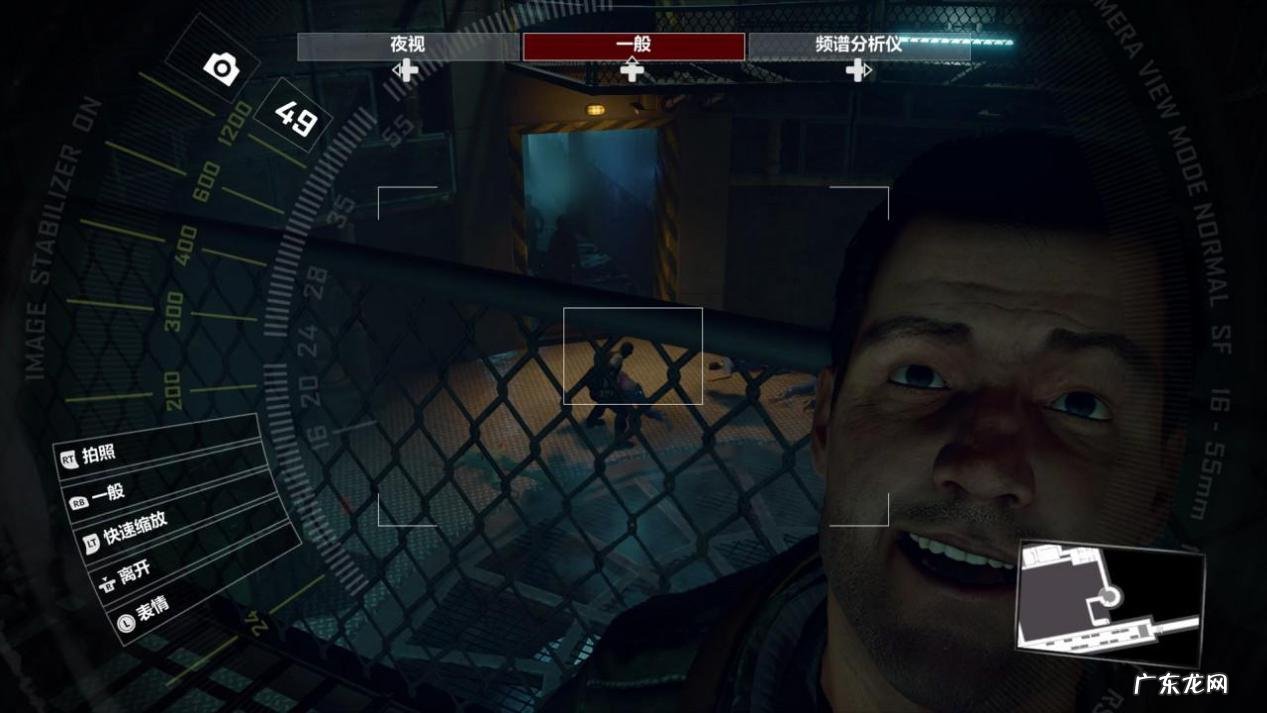Open the minimap
Screen dimensions: 1267x713
coord(1110,603)
